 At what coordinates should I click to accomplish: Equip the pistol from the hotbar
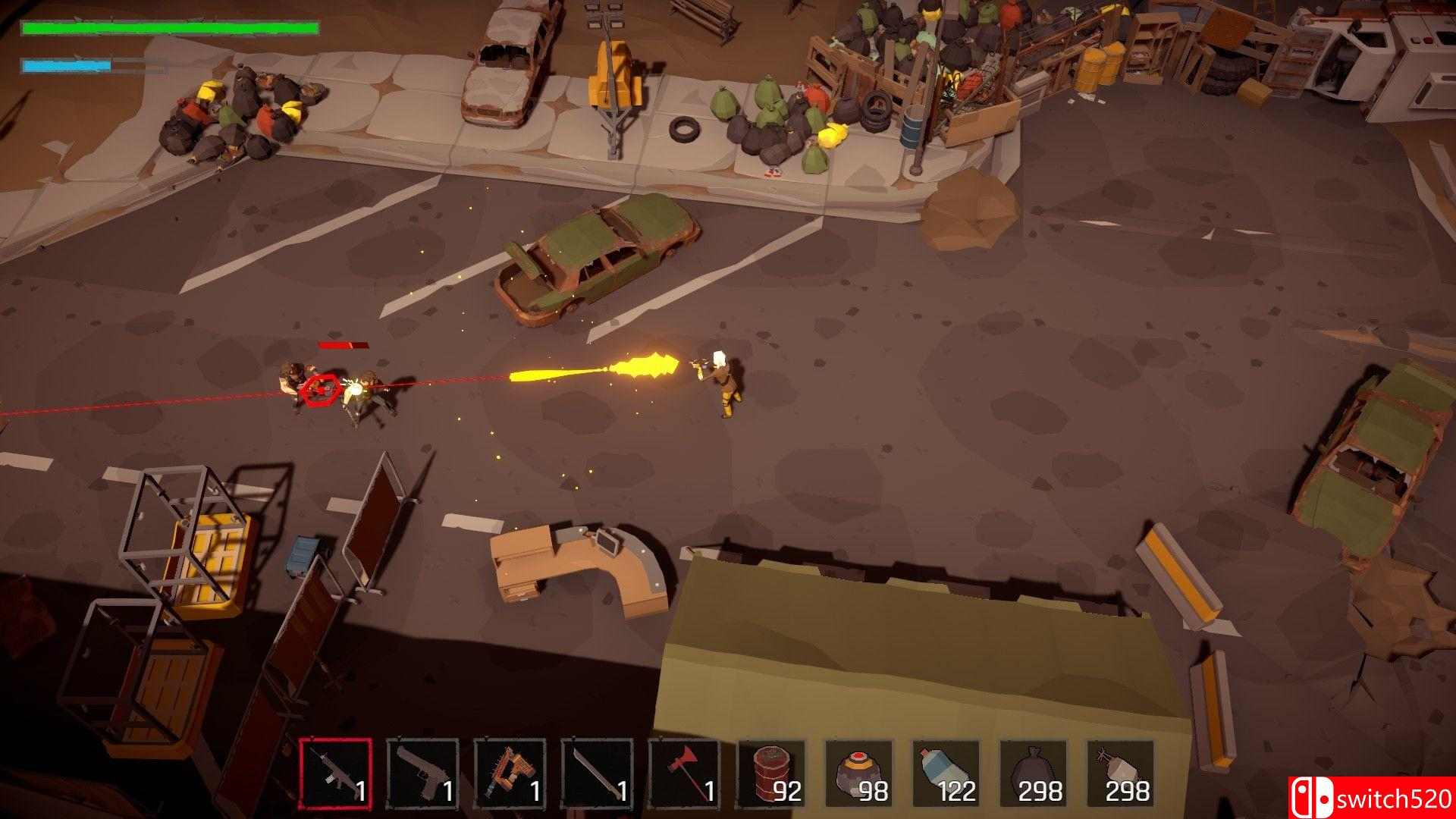click(422, 773)
